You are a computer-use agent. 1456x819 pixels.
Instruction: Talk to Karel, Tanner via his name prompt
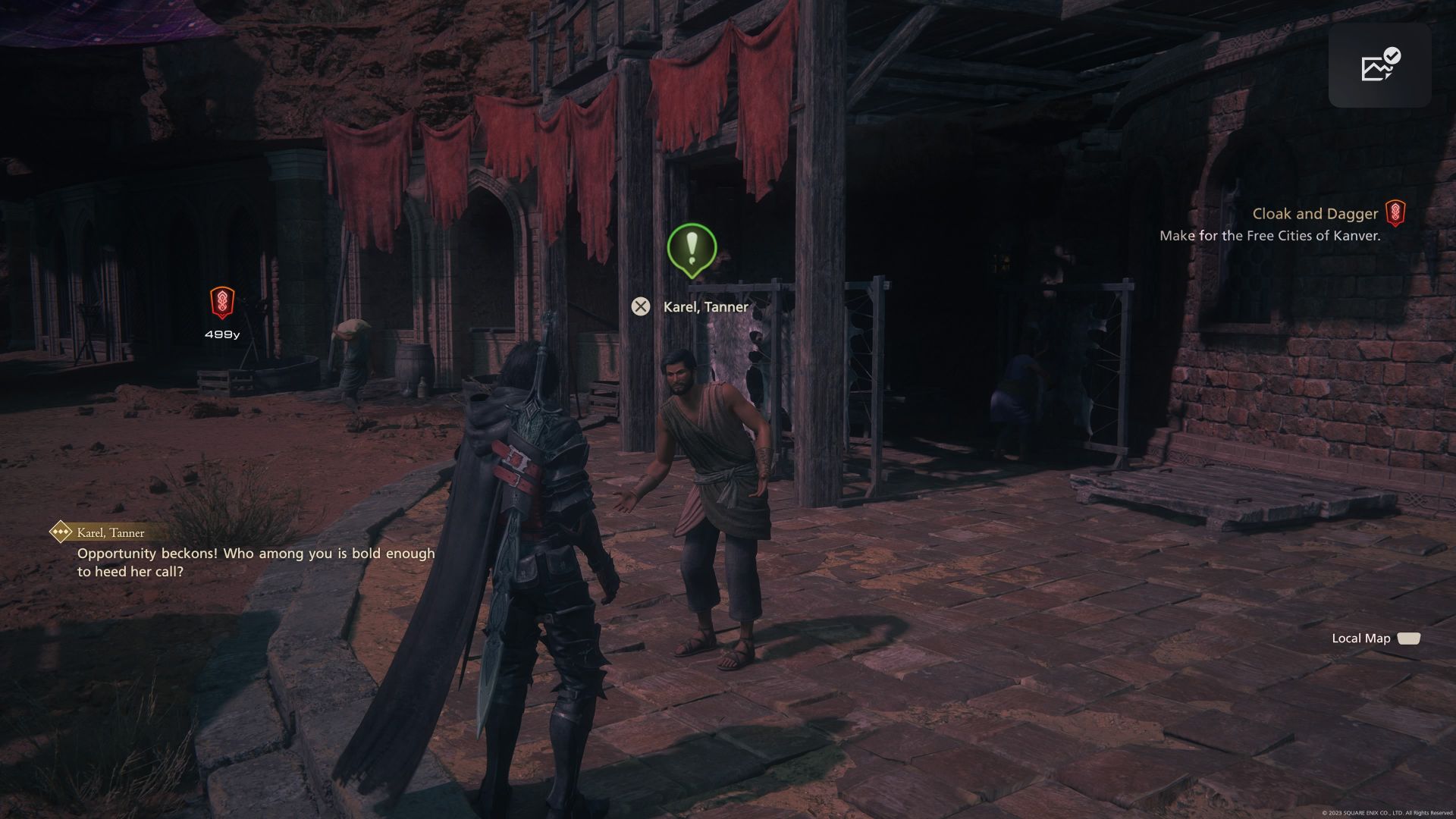pos(704,306)
